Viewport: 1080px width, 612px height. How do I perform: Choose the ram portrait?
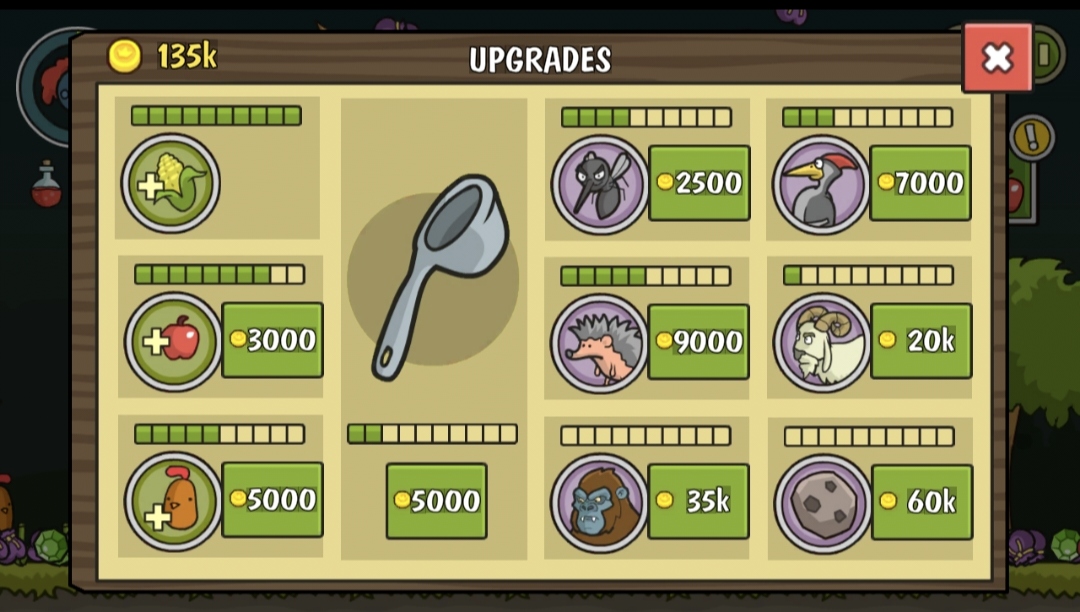click(822, 342)
